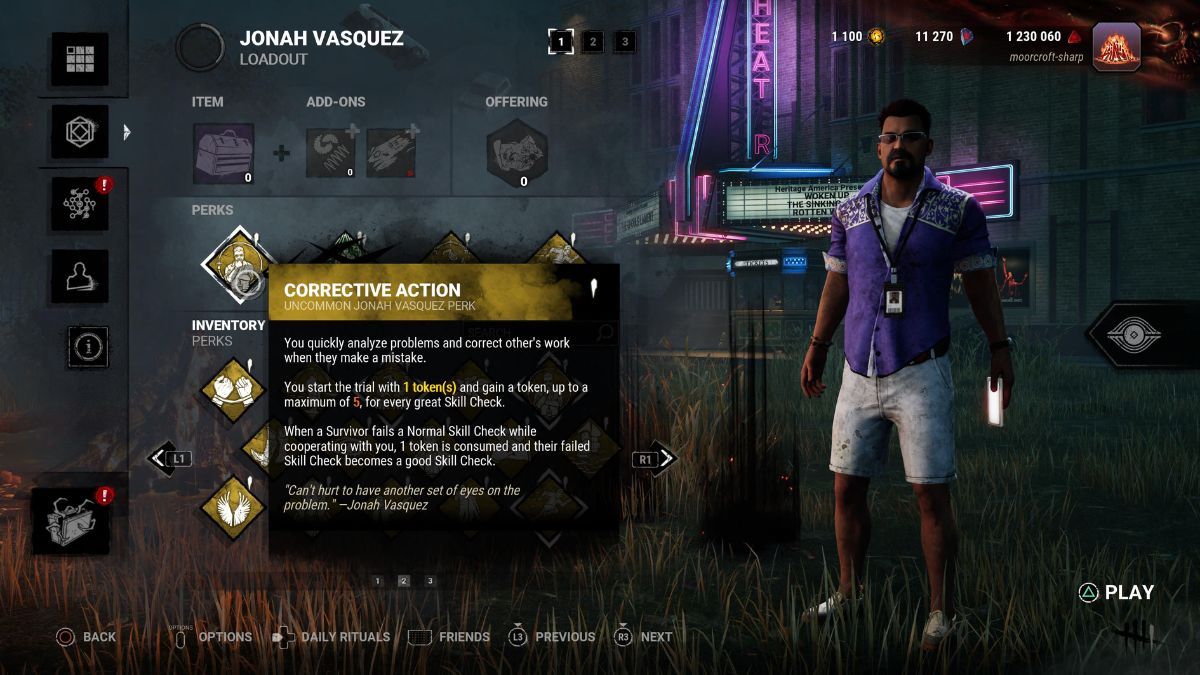This screenshot has width=1200, height=675.
Task: Open the grid menu icon in sidebar
Action: pyautogui.click(x=80, y=59)
